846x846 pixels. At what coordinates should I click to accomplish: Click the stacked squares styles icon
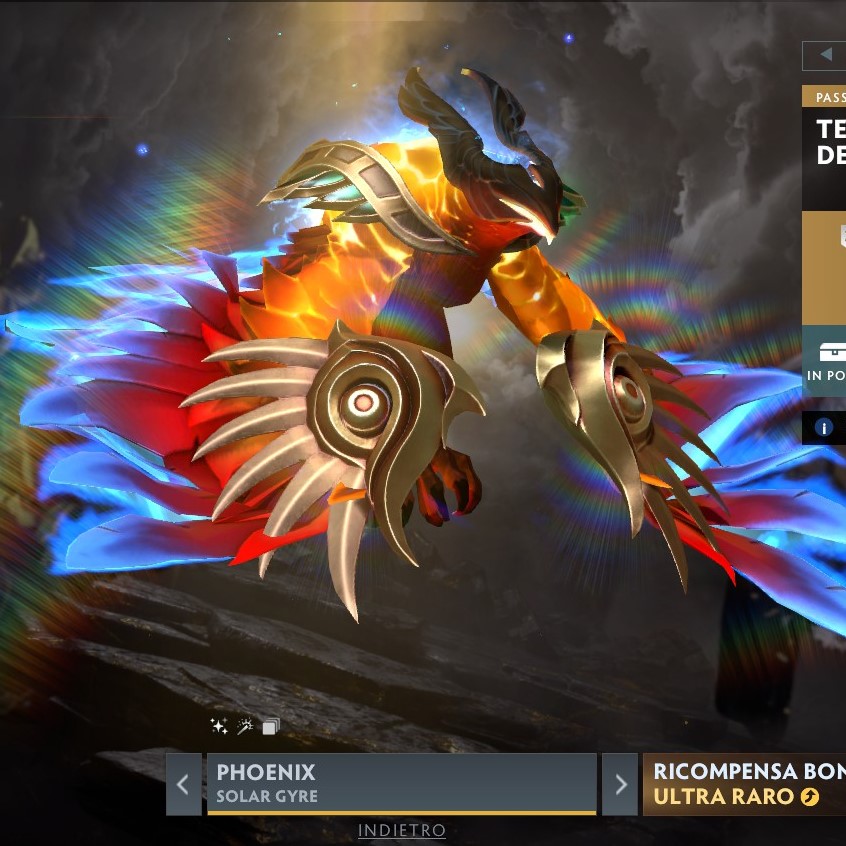coord(271,727)
